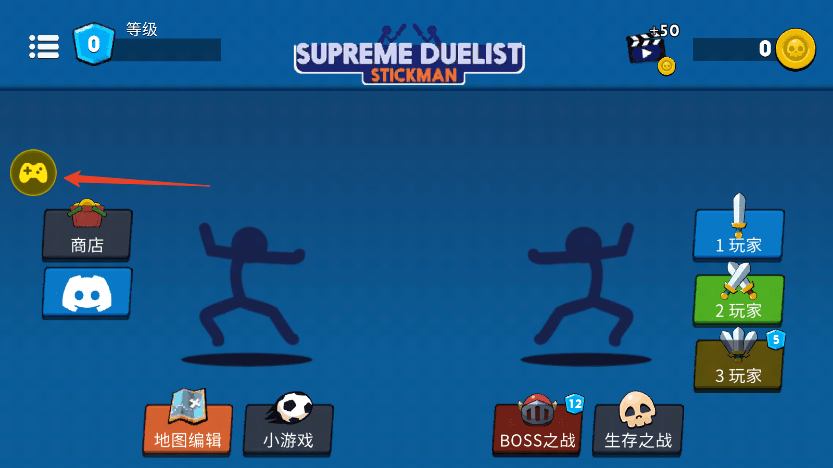This screenshot has height=468, width=833.
Task: Click the blue level shield badge
Action: pos(93,45)
